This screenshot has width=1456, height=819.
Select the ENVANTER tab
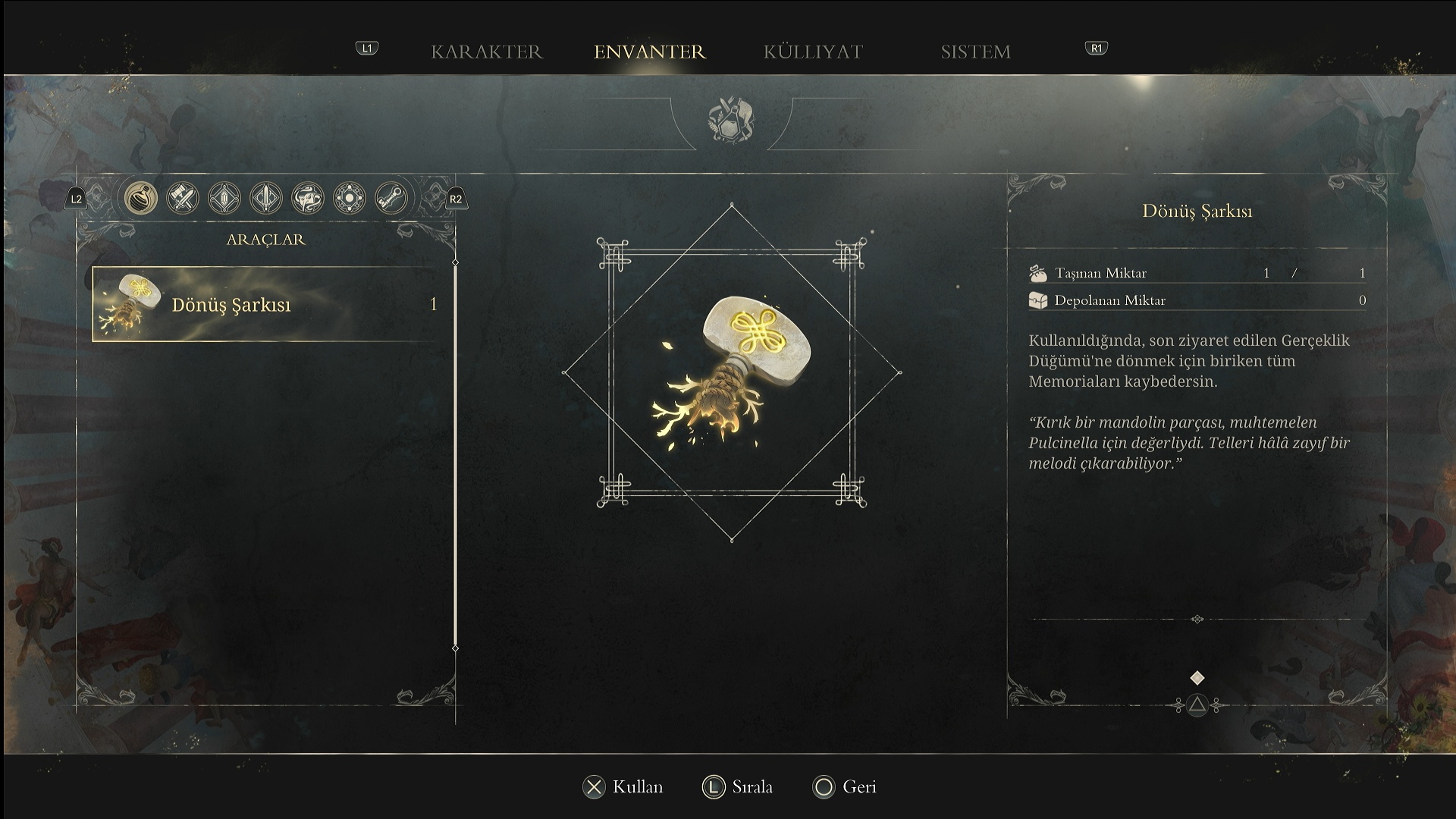[649, 52]
